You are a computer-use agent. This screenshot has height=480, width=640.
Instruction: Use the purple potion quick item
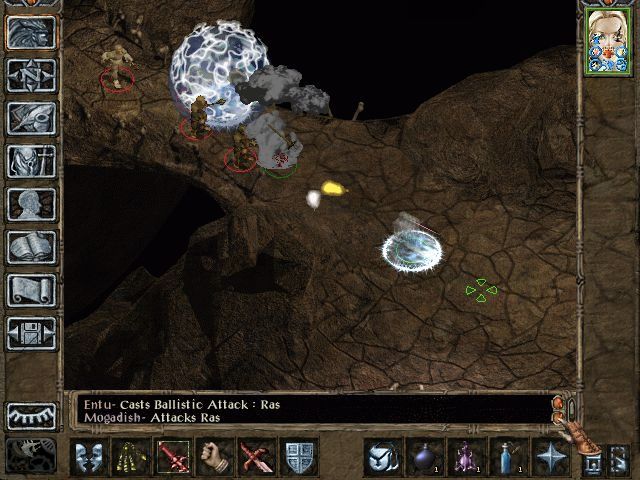tap(465, 457)
